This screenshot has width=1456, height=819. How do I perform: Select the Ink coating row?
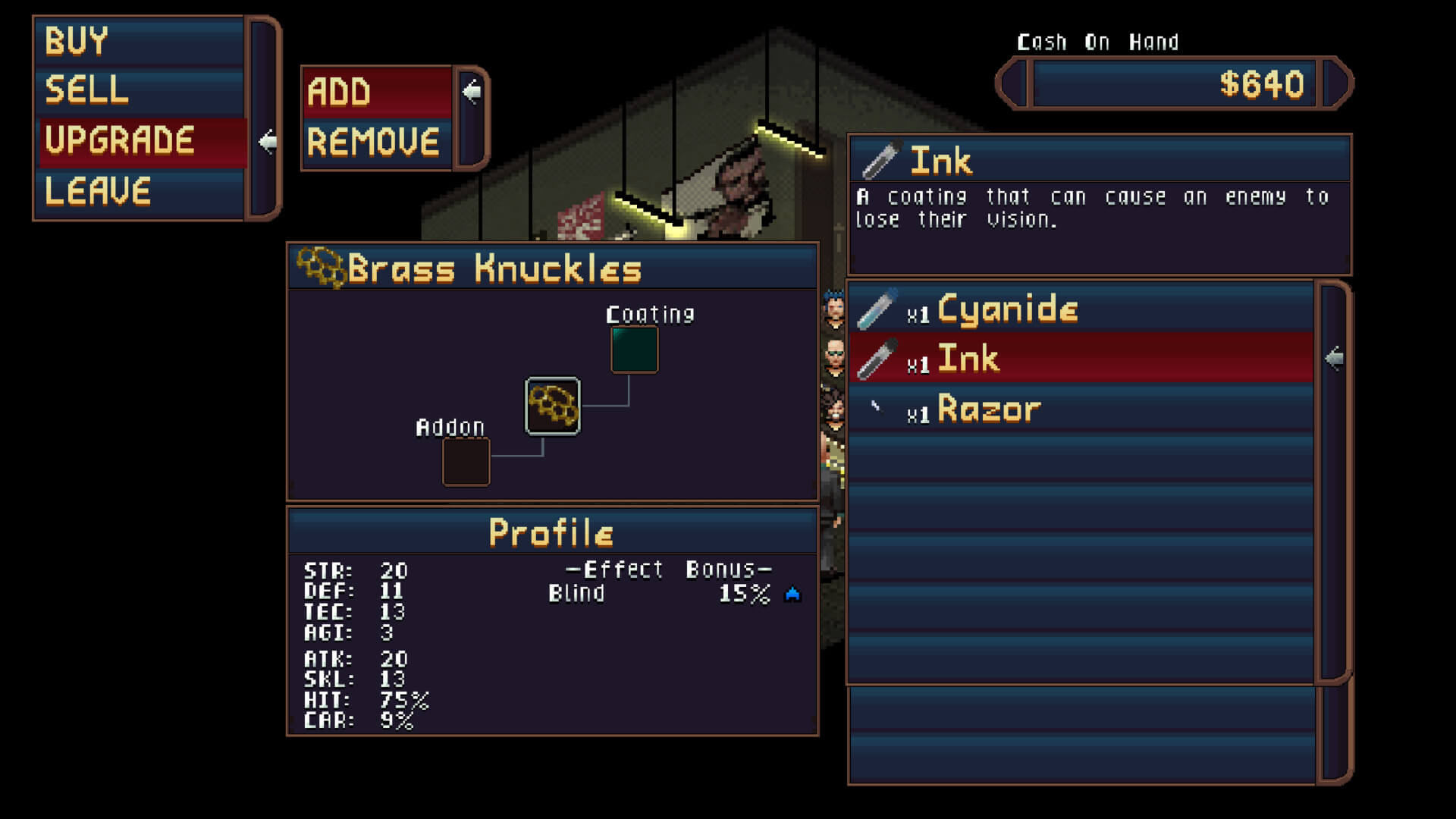pos(1080,358)
